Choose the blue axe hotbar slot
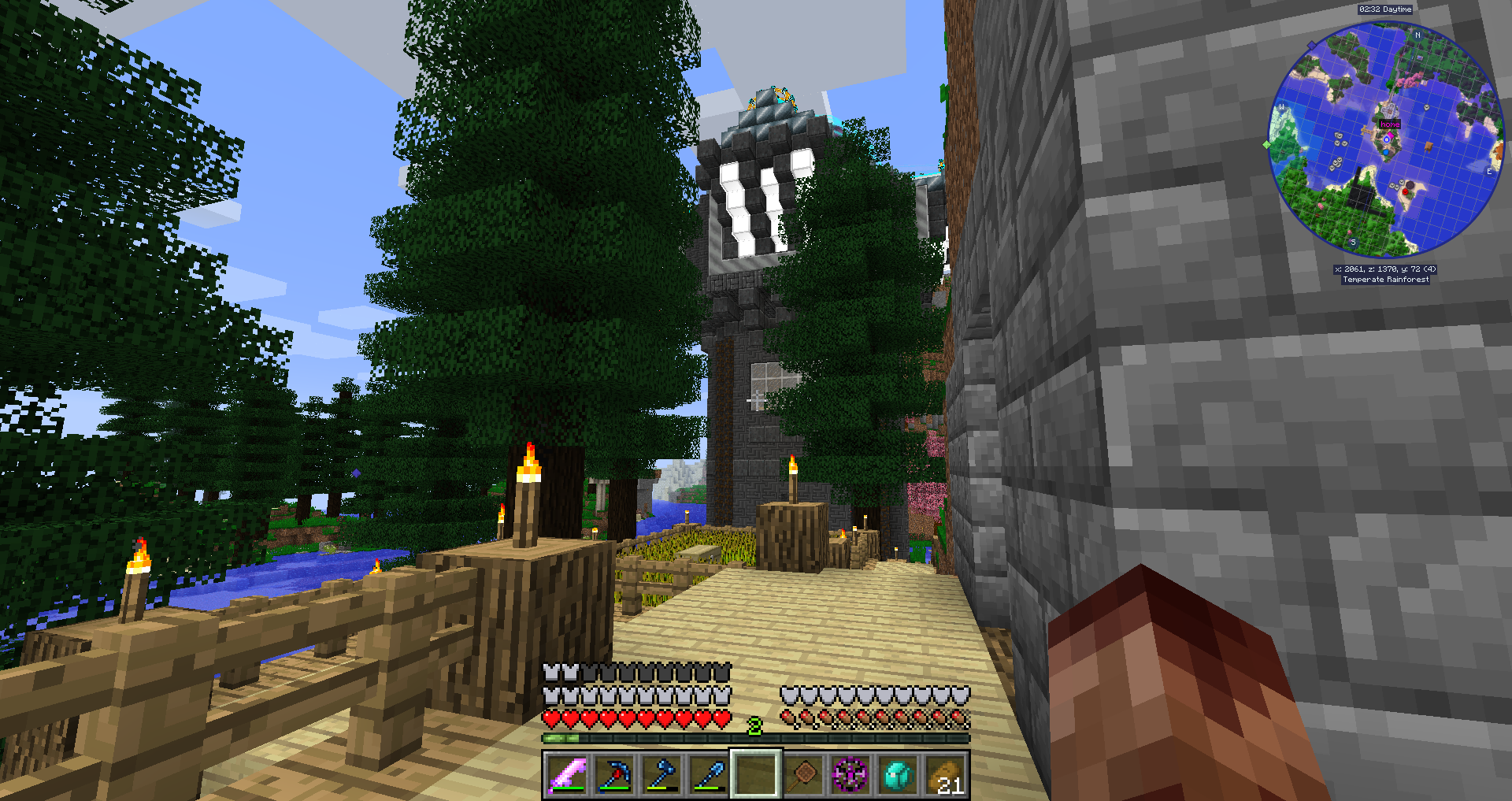Viewport: 1512px width, 801px height. click(661, 775)
